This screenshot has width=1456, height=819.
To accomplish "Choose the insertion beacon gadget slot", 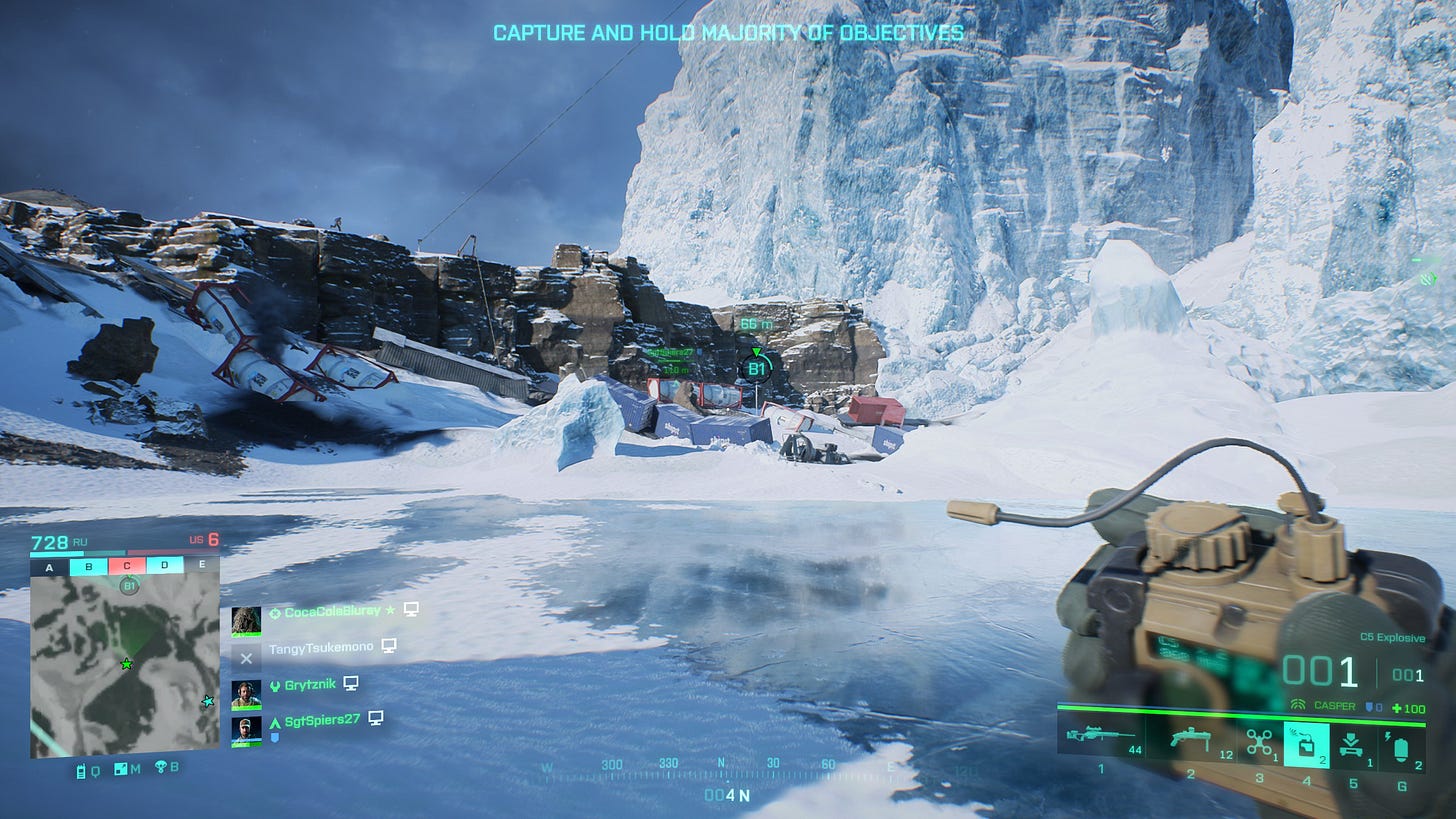I will (x=1352, y=744).
